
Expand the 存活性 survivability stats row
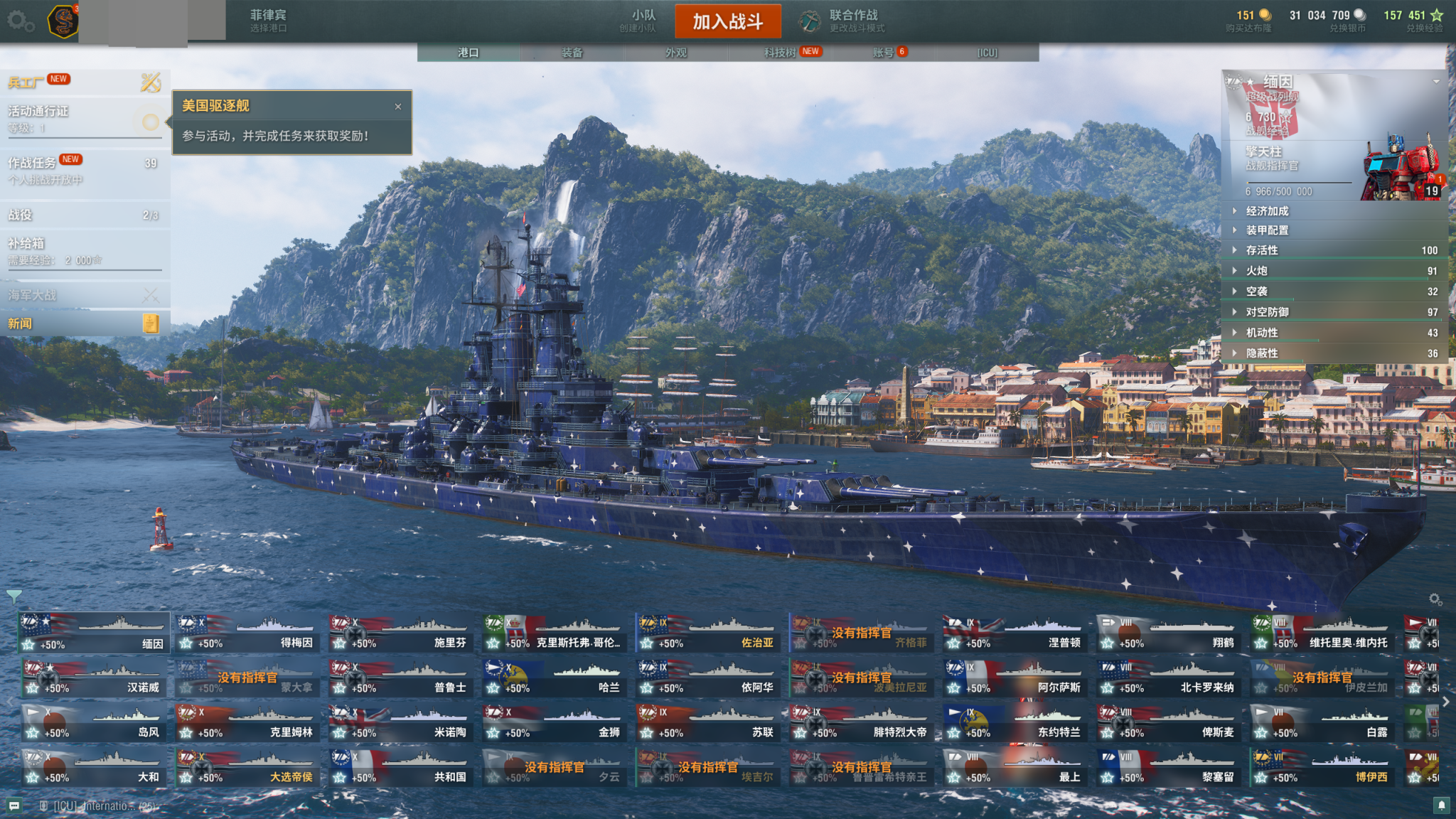click(x=1261, y=250)
